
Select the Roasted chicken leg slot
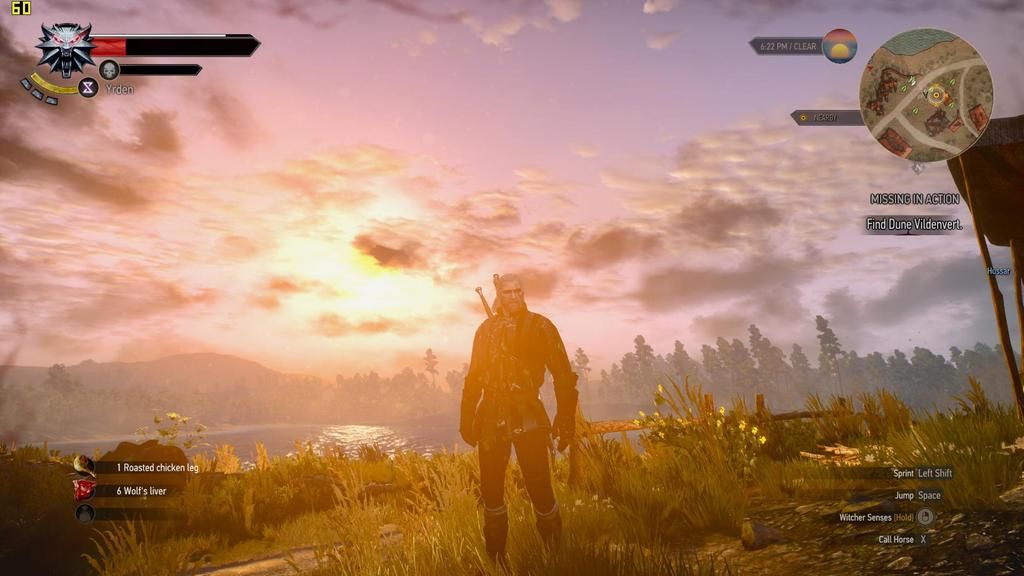click(x=85, y=466)
